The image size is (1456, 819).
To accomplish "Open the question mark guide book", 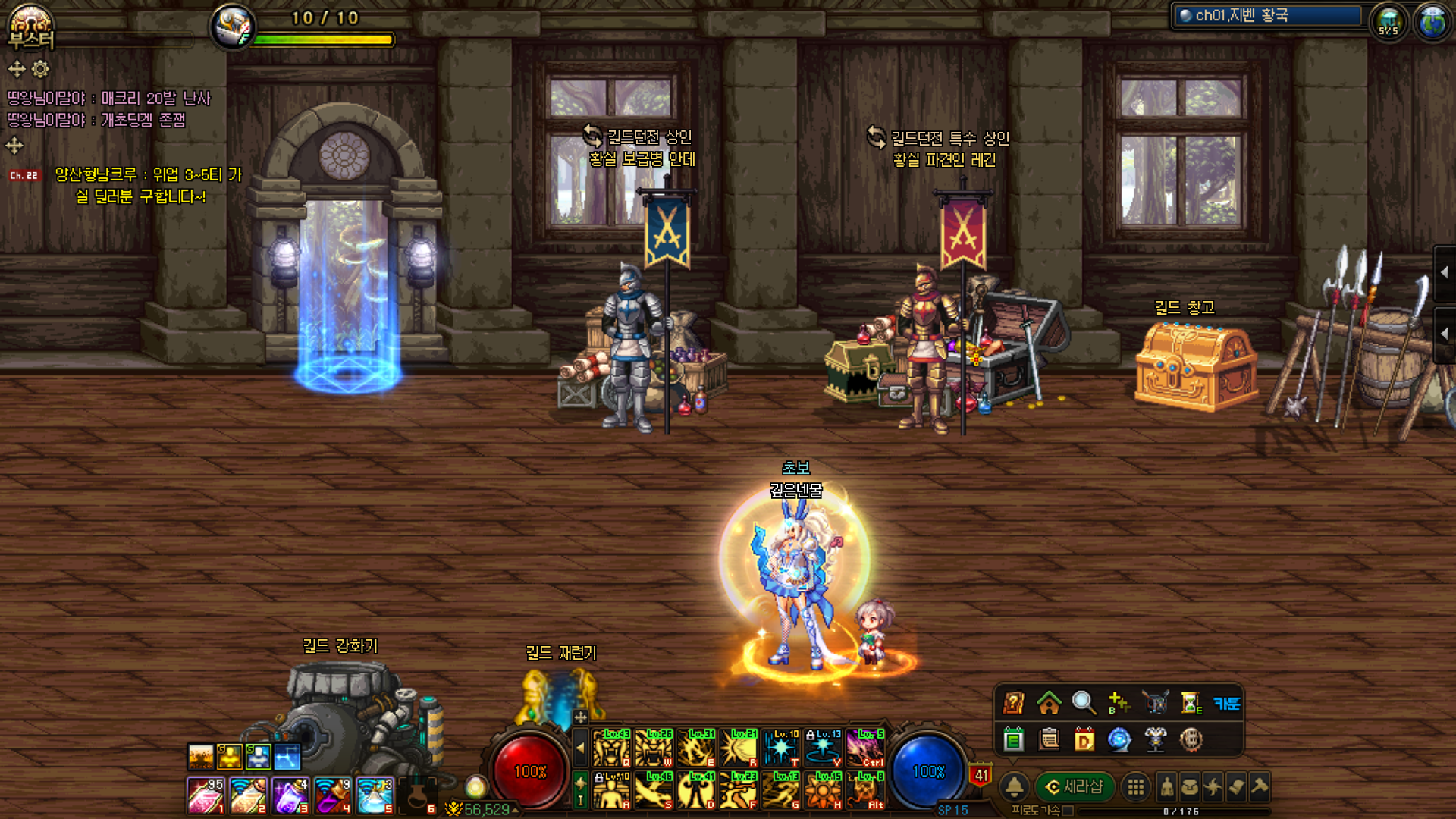I will 1014,703.
